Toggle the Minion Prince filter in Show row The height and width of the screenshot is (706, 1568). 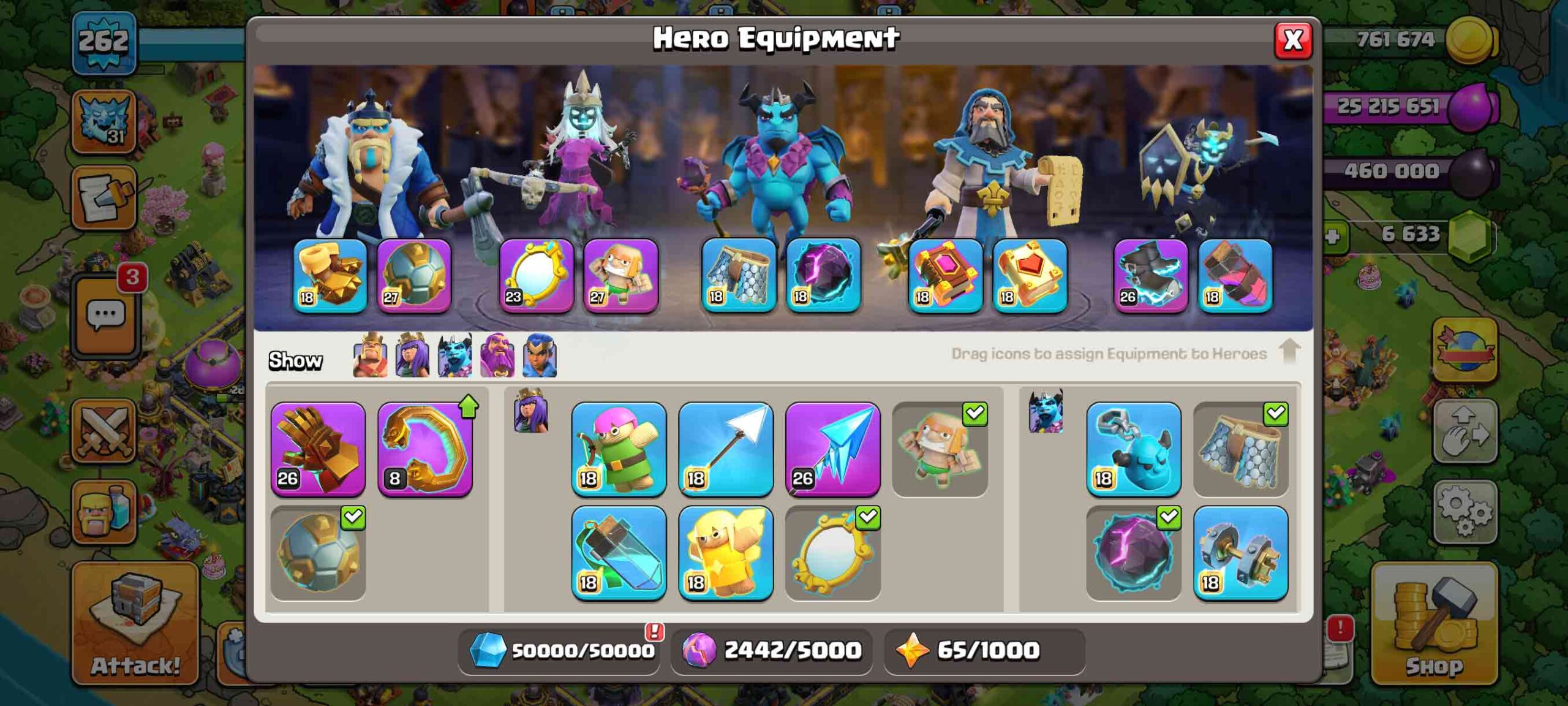454,355
